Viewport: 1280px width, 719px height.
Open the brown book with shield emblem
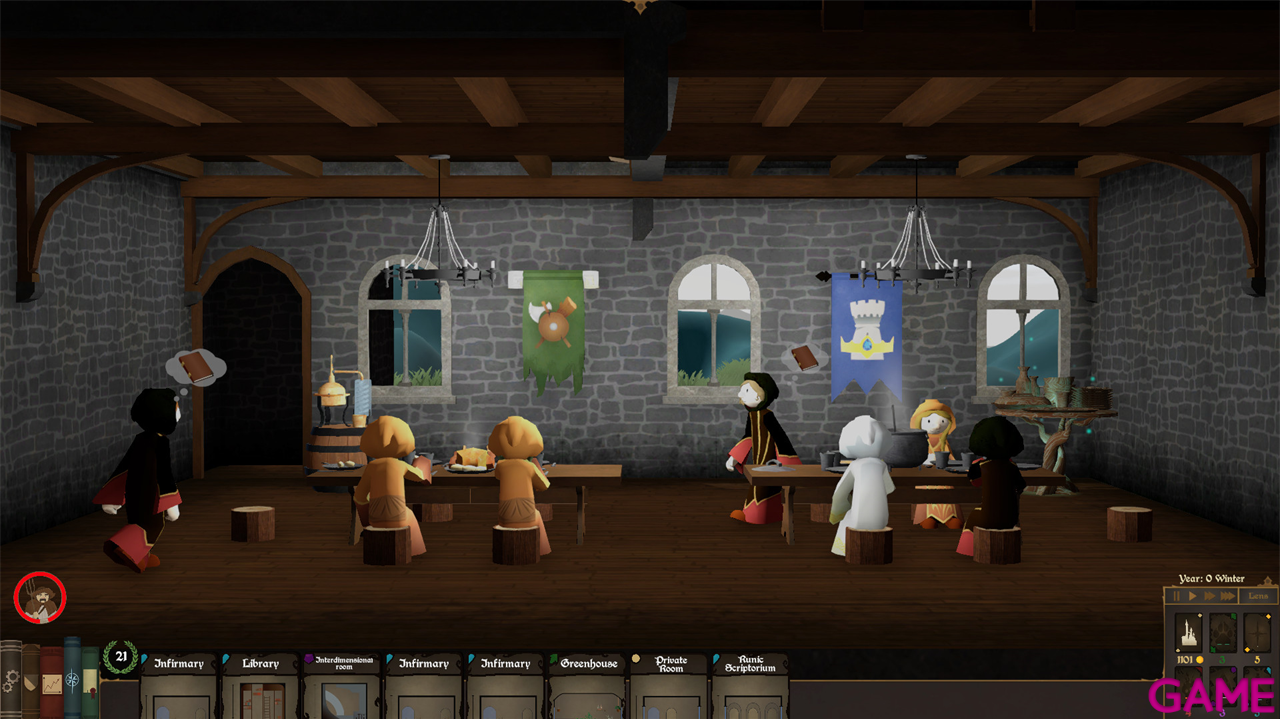[31, 682]
